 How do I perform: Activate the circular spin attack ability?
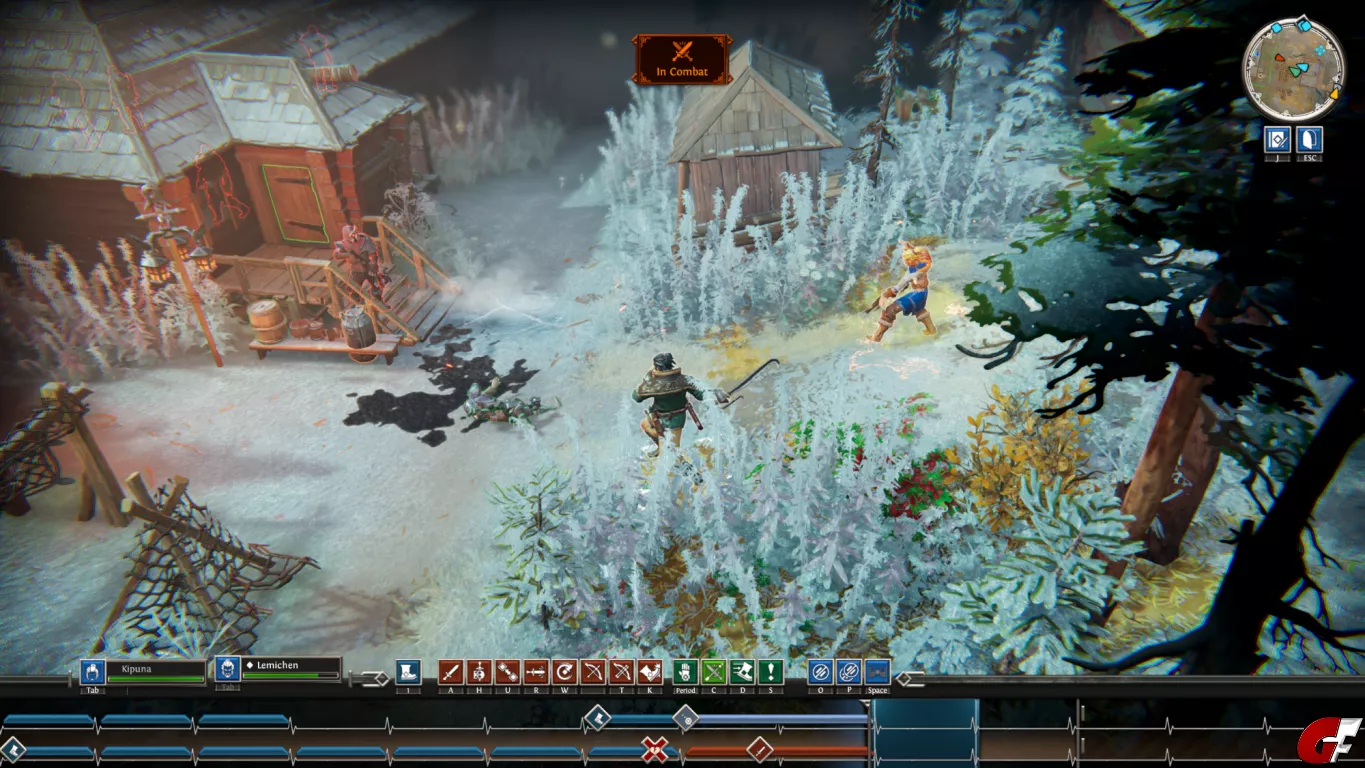pos(565,672)
